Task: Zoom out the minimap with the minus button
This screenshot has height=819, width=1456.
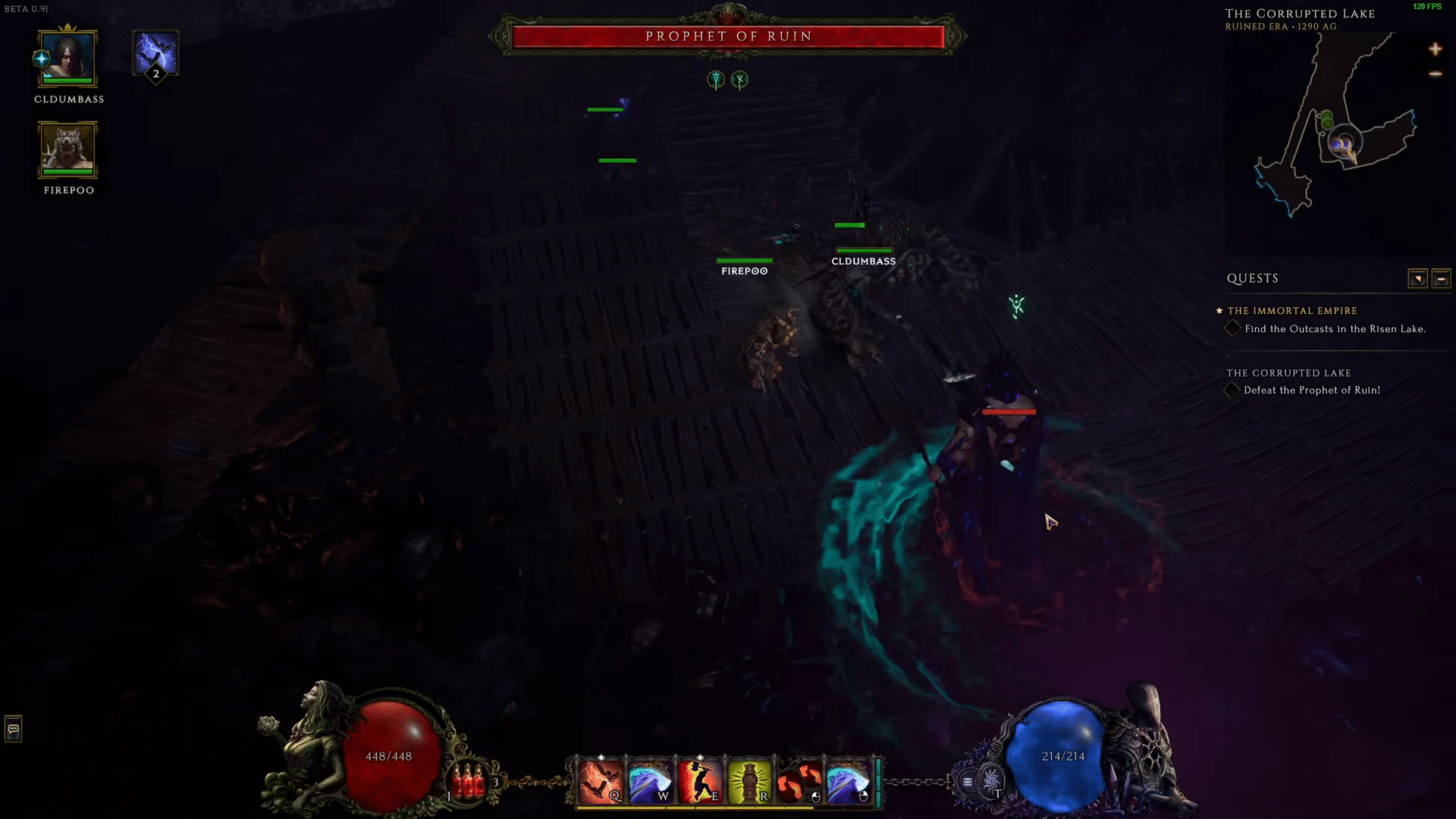Action: 1436,74
